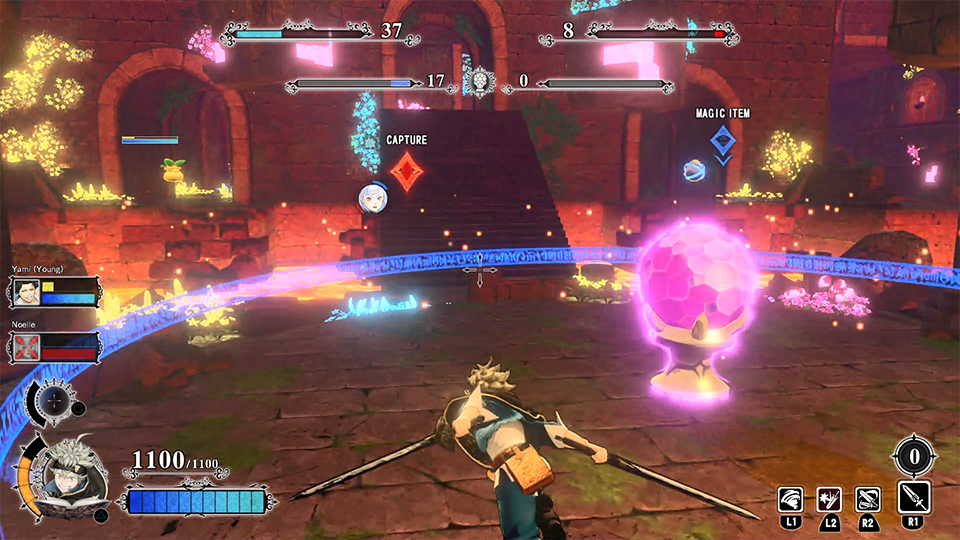Select Noelle's defeated teammate portrait
Image resolution: width=960 pixels, height=540 pixels.
pyautogui.click(x=24, y=347)
